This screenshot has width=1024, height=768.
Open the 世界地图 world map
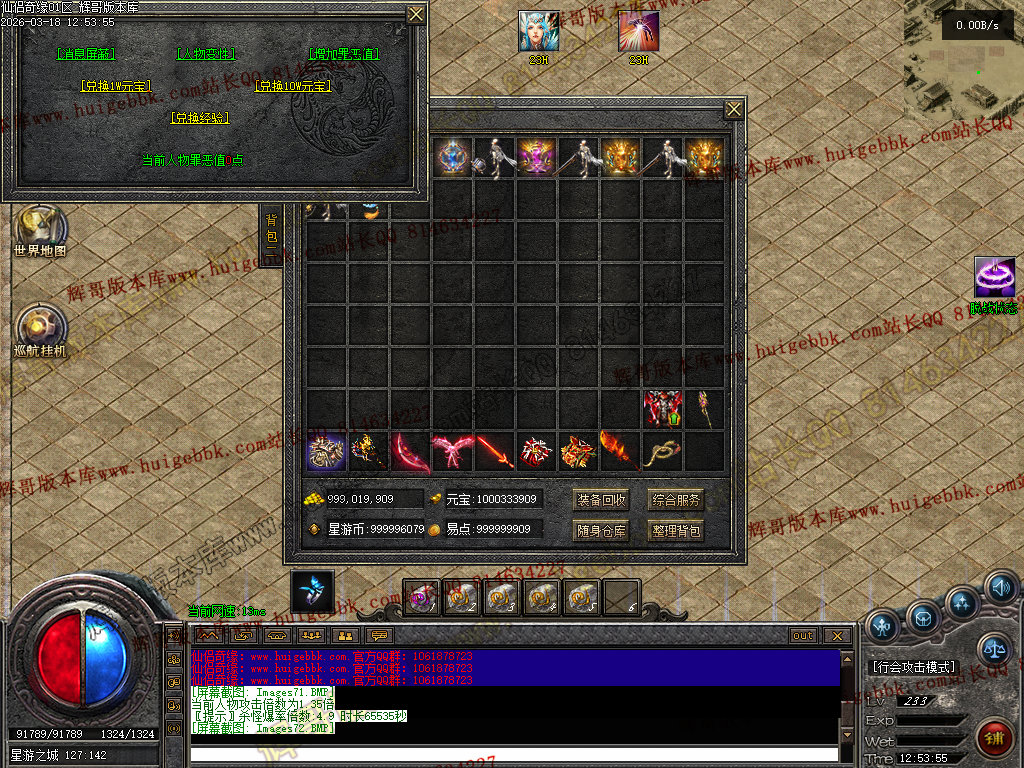point(40,228)
